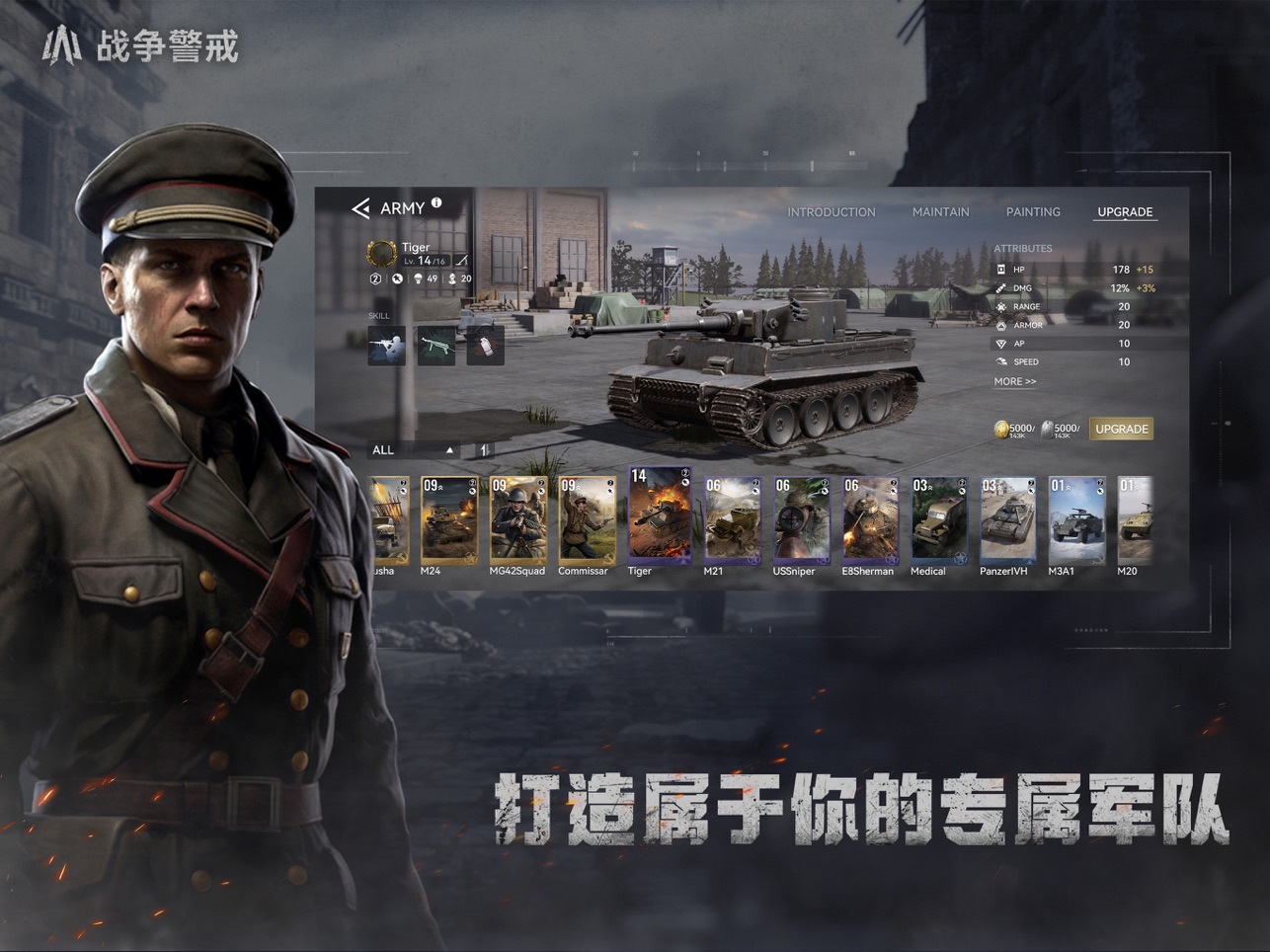
Task: Collapse the ARMY panel with back arrow
Action: click(x=361, y=207)
